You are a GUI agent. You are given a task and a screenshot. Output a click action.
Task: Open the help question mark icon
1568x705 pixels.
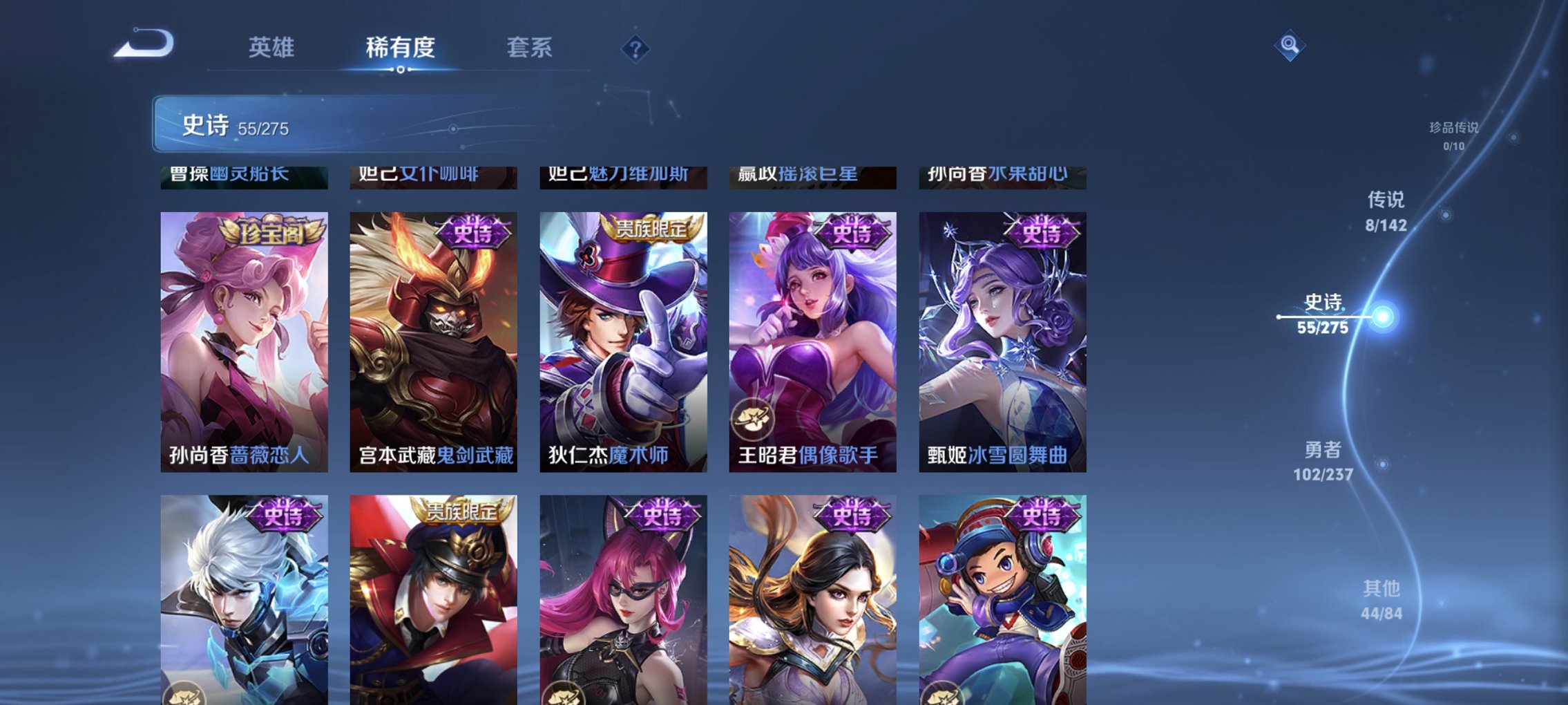[636, 48]
